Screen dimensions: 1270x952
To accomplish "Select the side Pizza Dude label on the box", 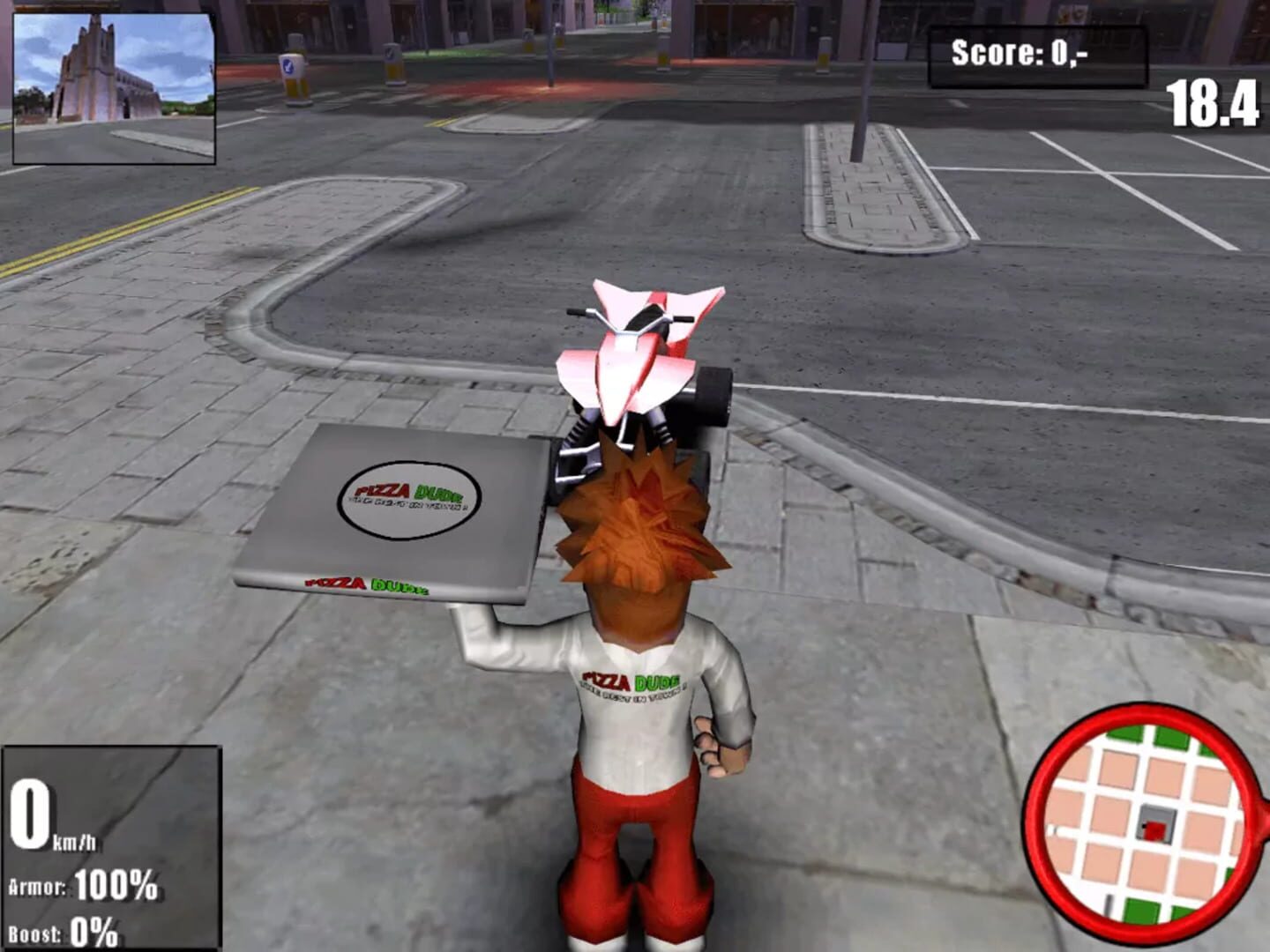I will pyautogui.click(x=367, y=584).
